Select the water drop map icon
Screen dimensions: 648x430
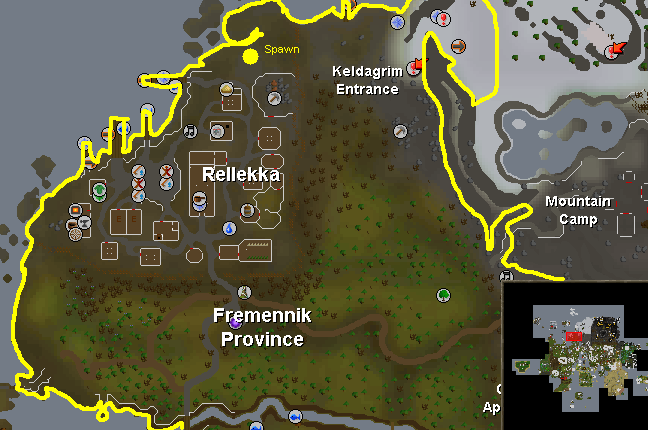click(x=229, y=228)
